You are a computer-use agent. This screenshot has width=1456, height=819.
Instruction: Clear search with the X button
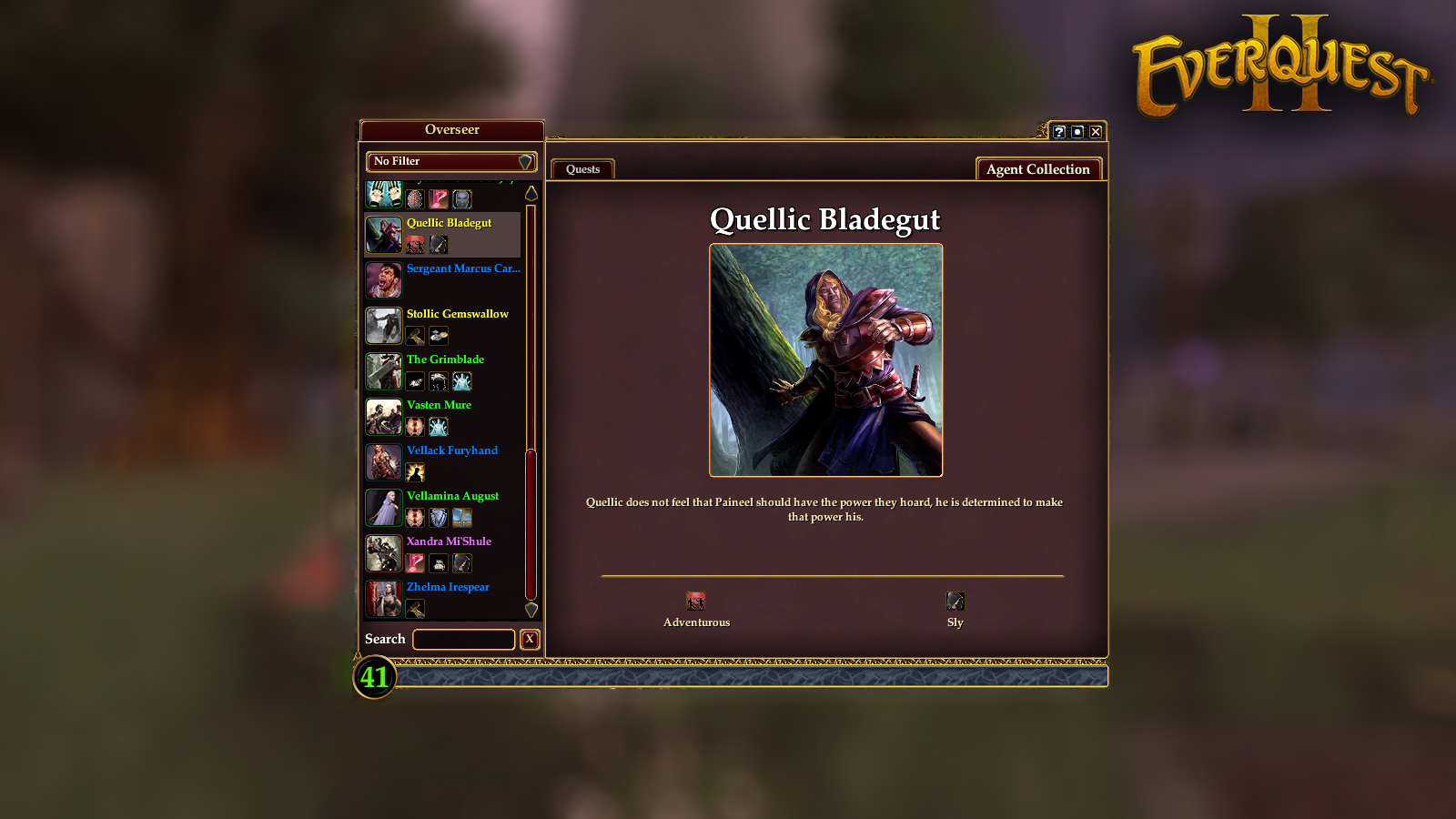530,640
